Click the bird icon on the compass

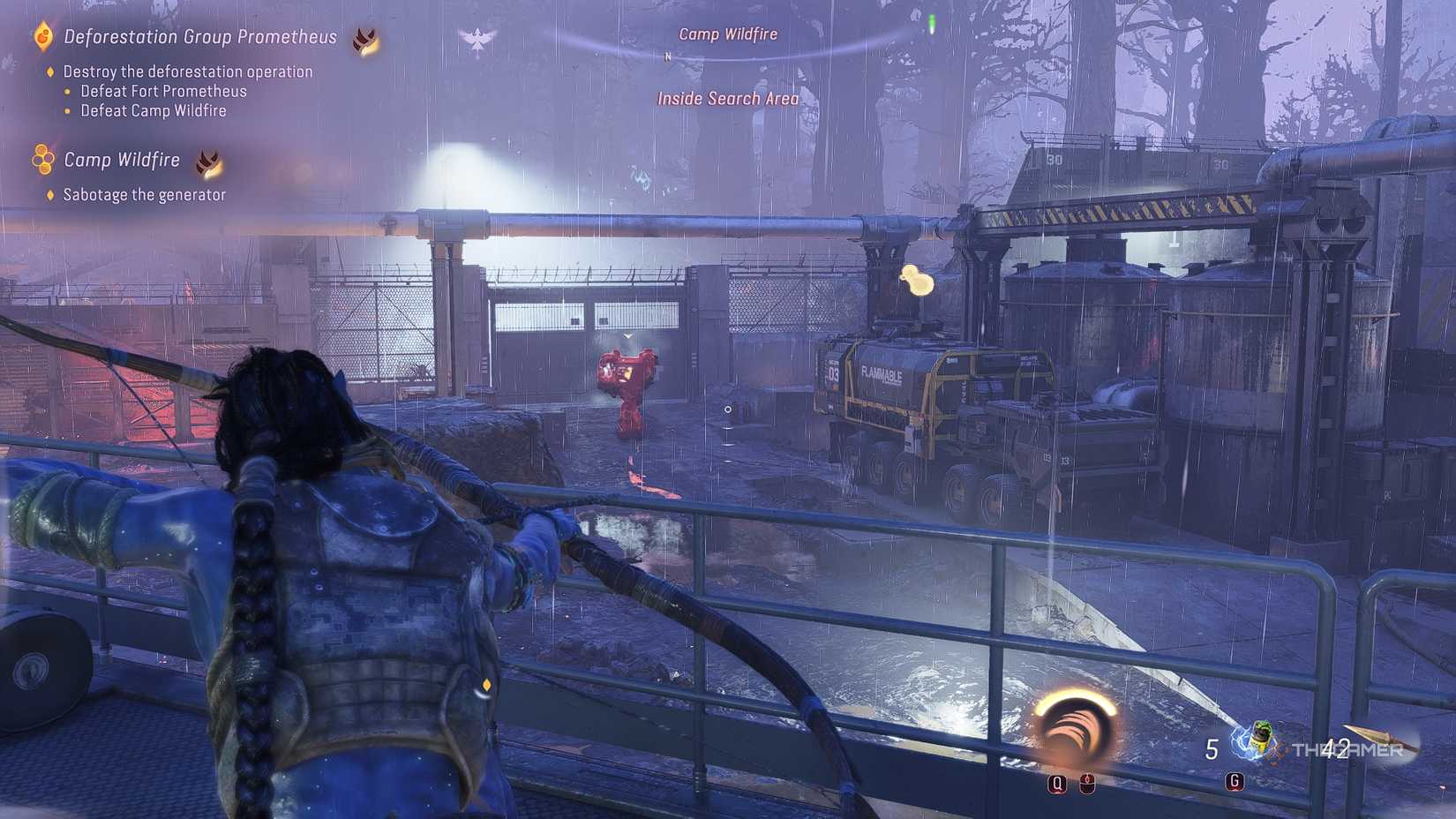pyautogui.click(x=477, y=40)
